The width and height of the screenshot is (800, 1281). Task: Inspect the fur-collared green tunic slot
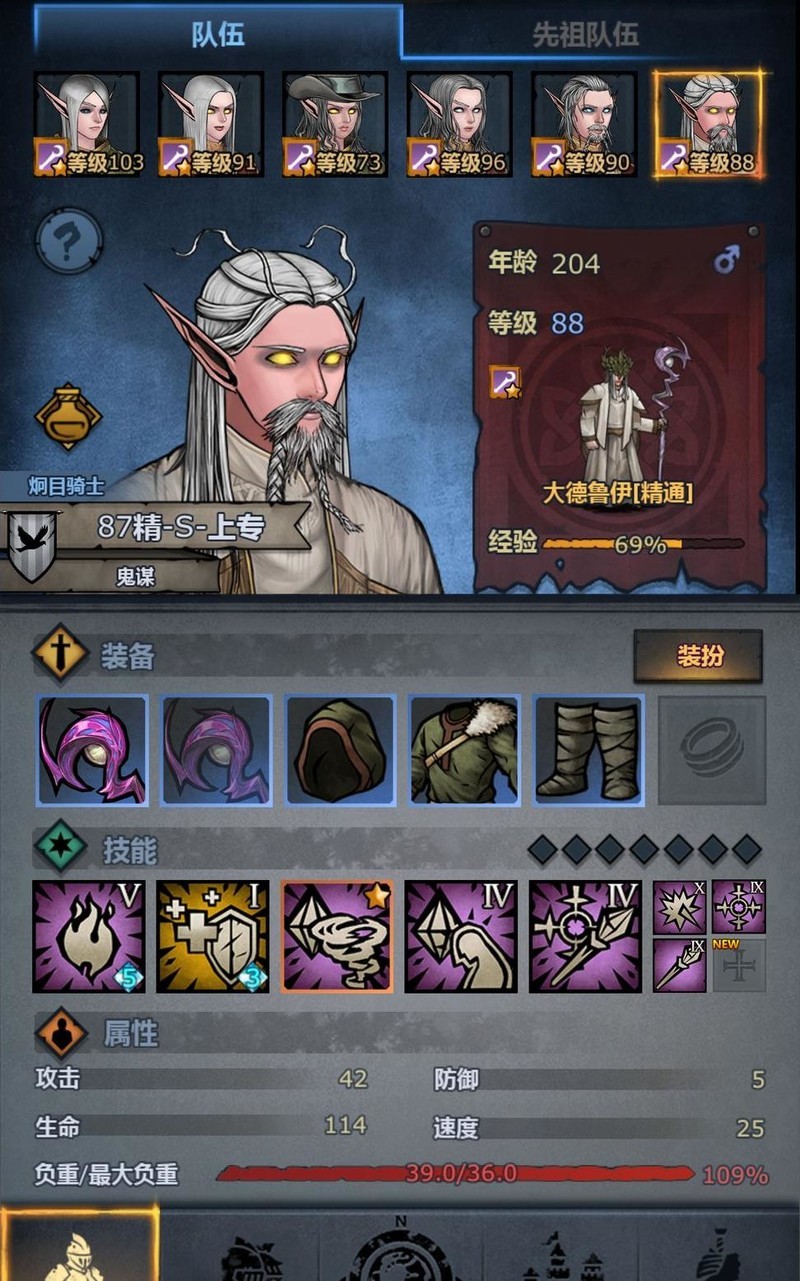pyautogui.click(x=464, y=750)
